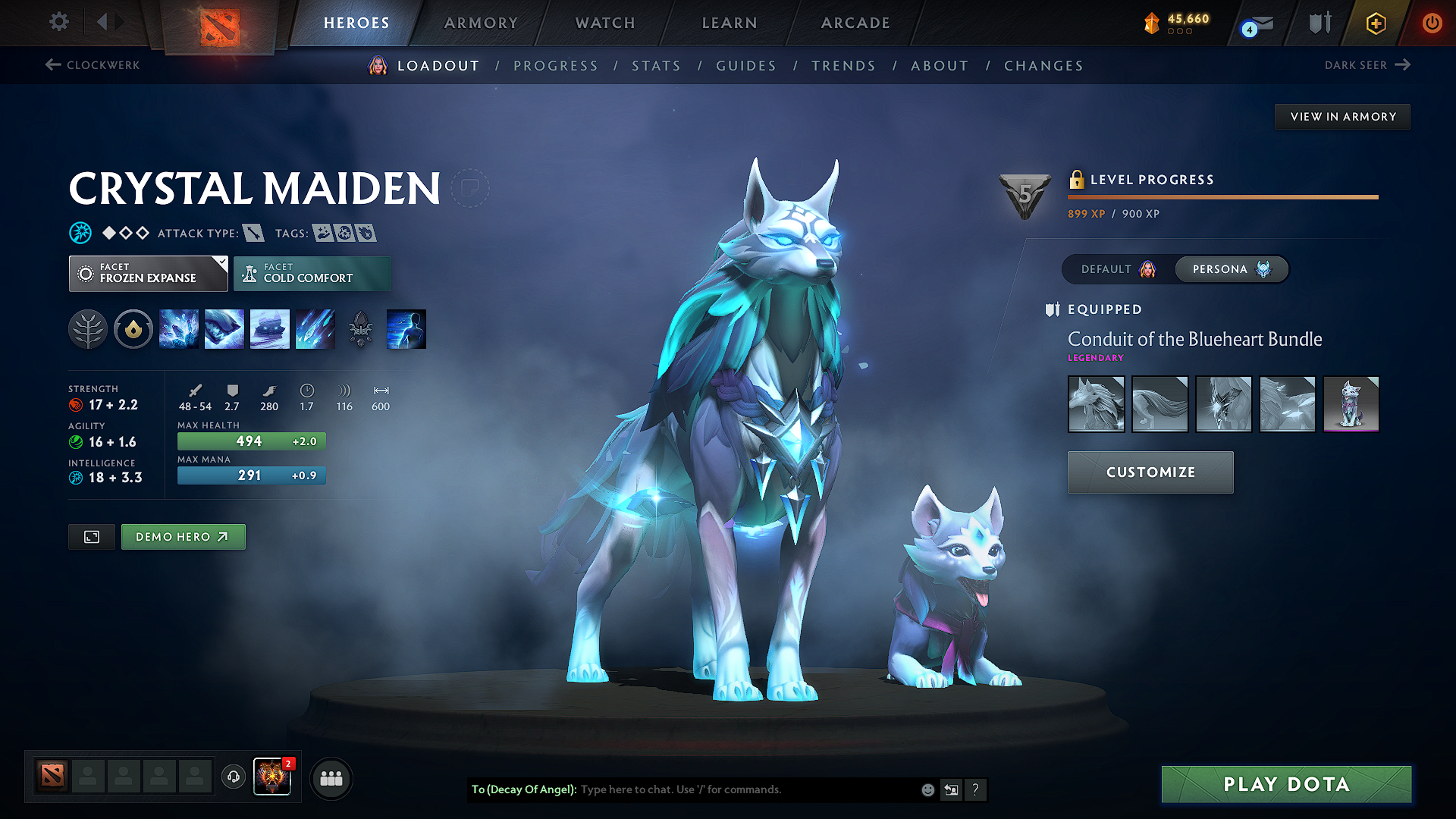Open the party finder people icon
Screen dimensions: 1456x819
(331, 778)
